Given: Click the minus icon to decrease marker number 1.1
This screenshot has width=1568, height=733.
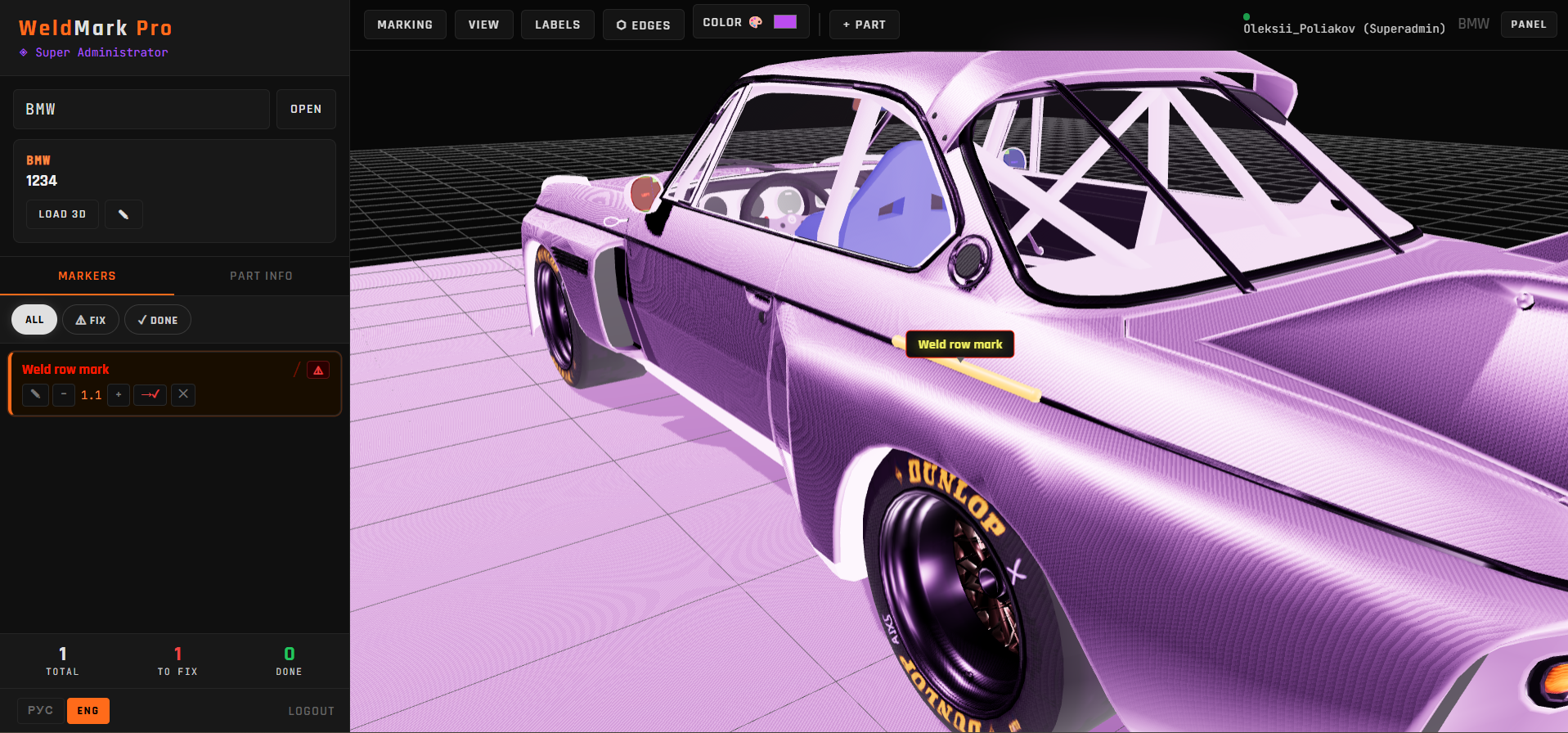Looking at the screenshot, I should pyautogui.click(x=63, y=395).
